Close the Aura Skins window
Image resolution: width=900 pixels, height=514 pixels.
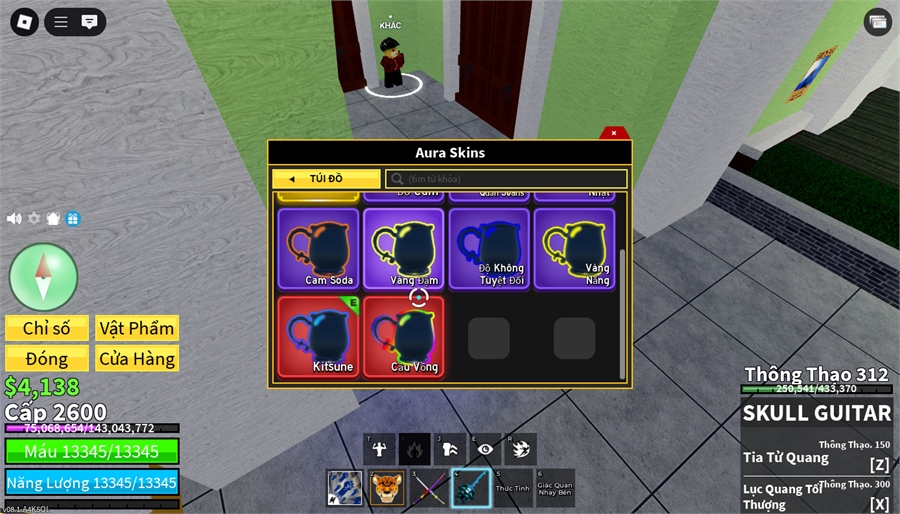click(614, 133)
